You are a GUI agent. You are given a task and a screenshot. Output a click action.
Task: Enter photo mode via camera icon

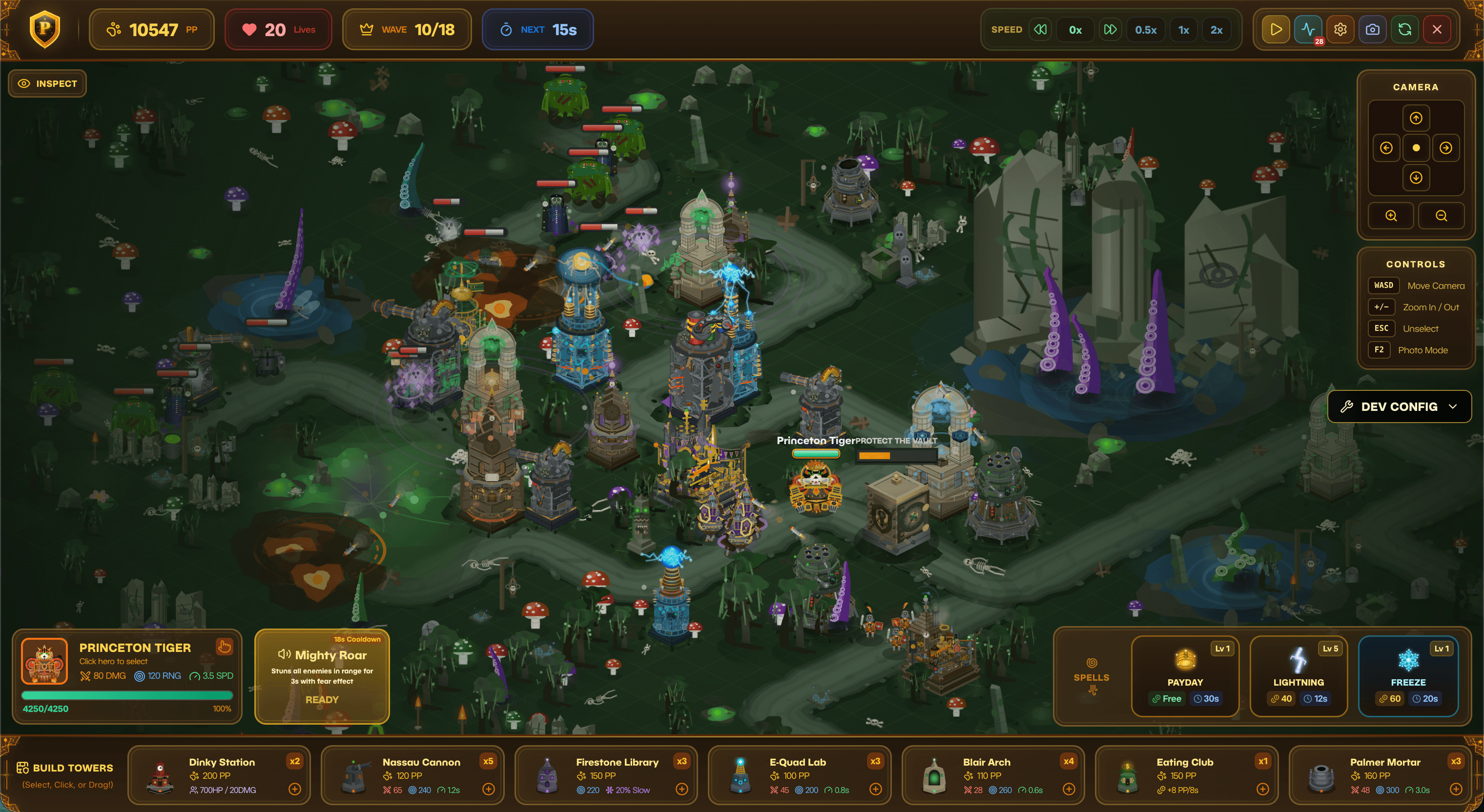(x=1372, y=29)
